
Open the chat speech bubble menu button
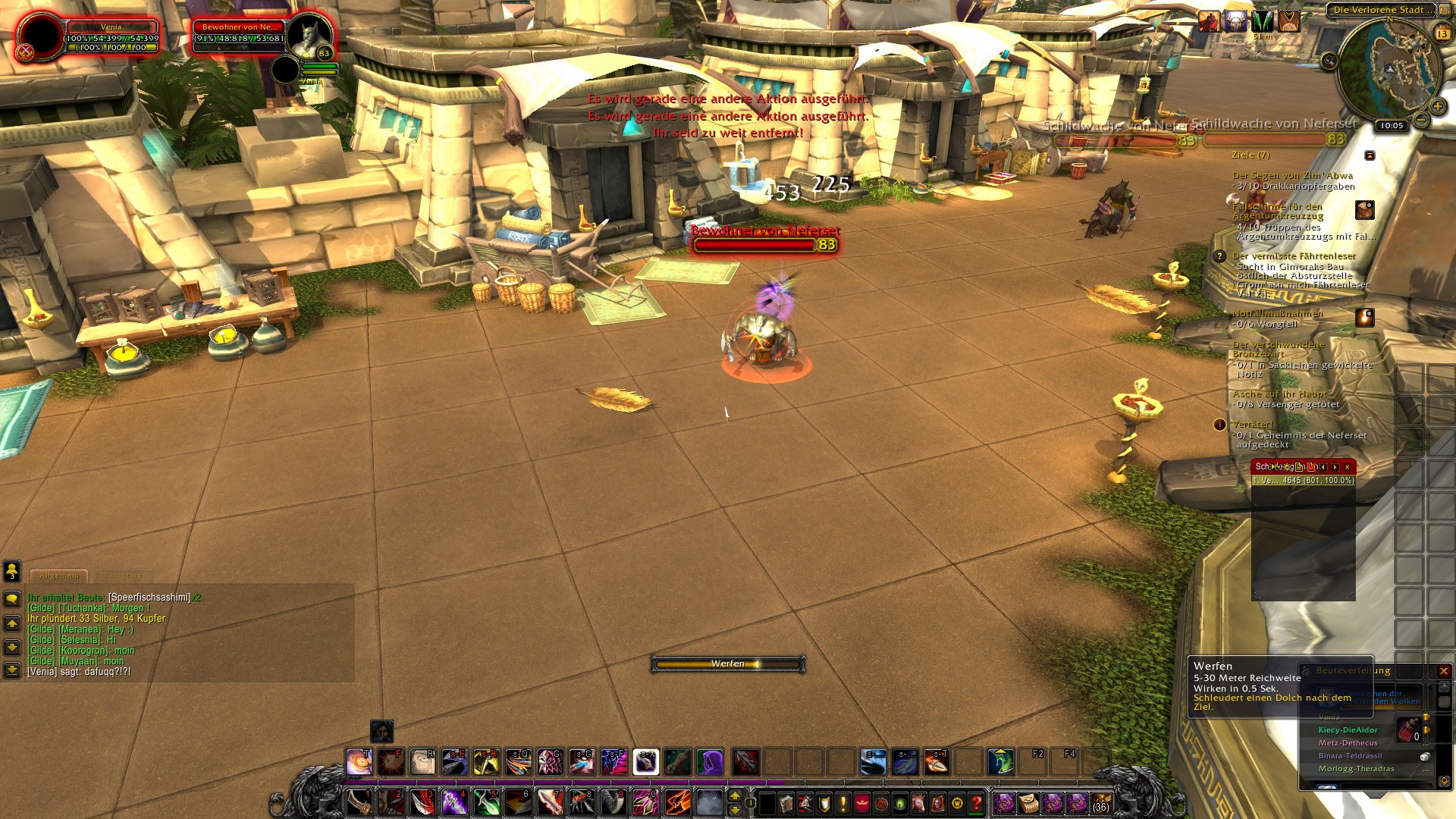pyautogui.click(x=12, y=599)
